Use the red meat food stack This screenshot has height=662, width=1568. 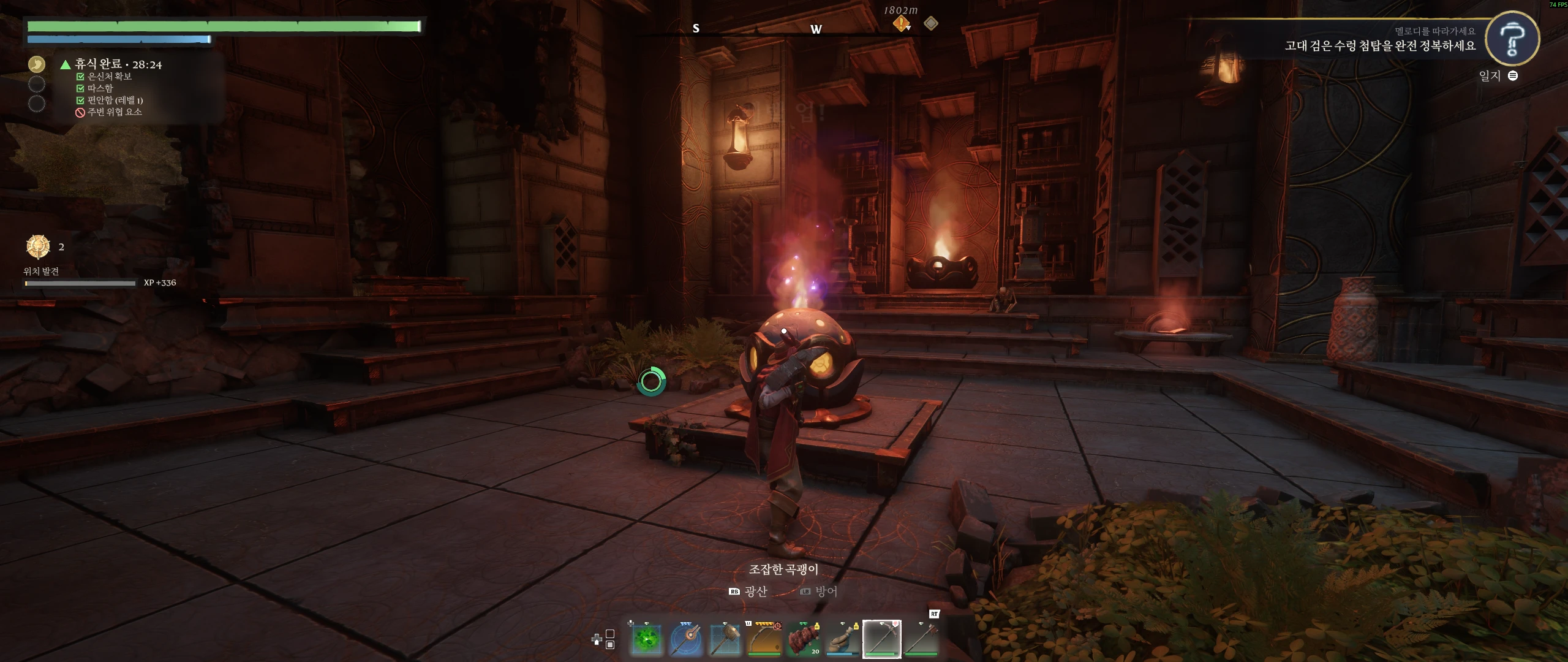click(804, 639)
